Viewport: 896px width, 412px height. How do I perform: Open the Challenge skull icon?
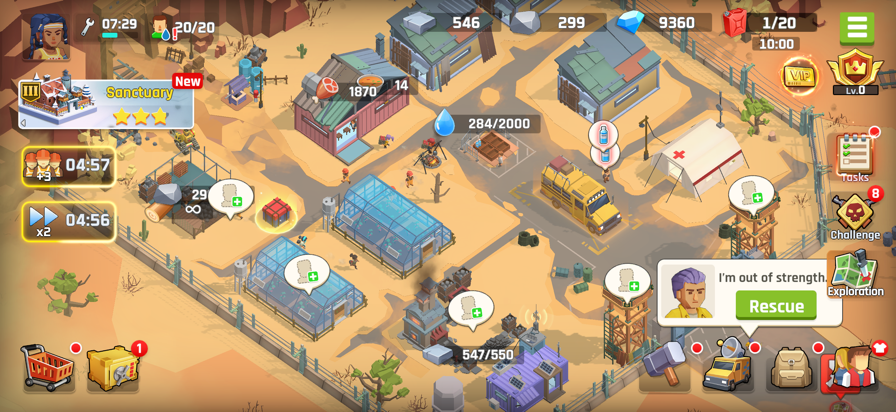[854, 214]
